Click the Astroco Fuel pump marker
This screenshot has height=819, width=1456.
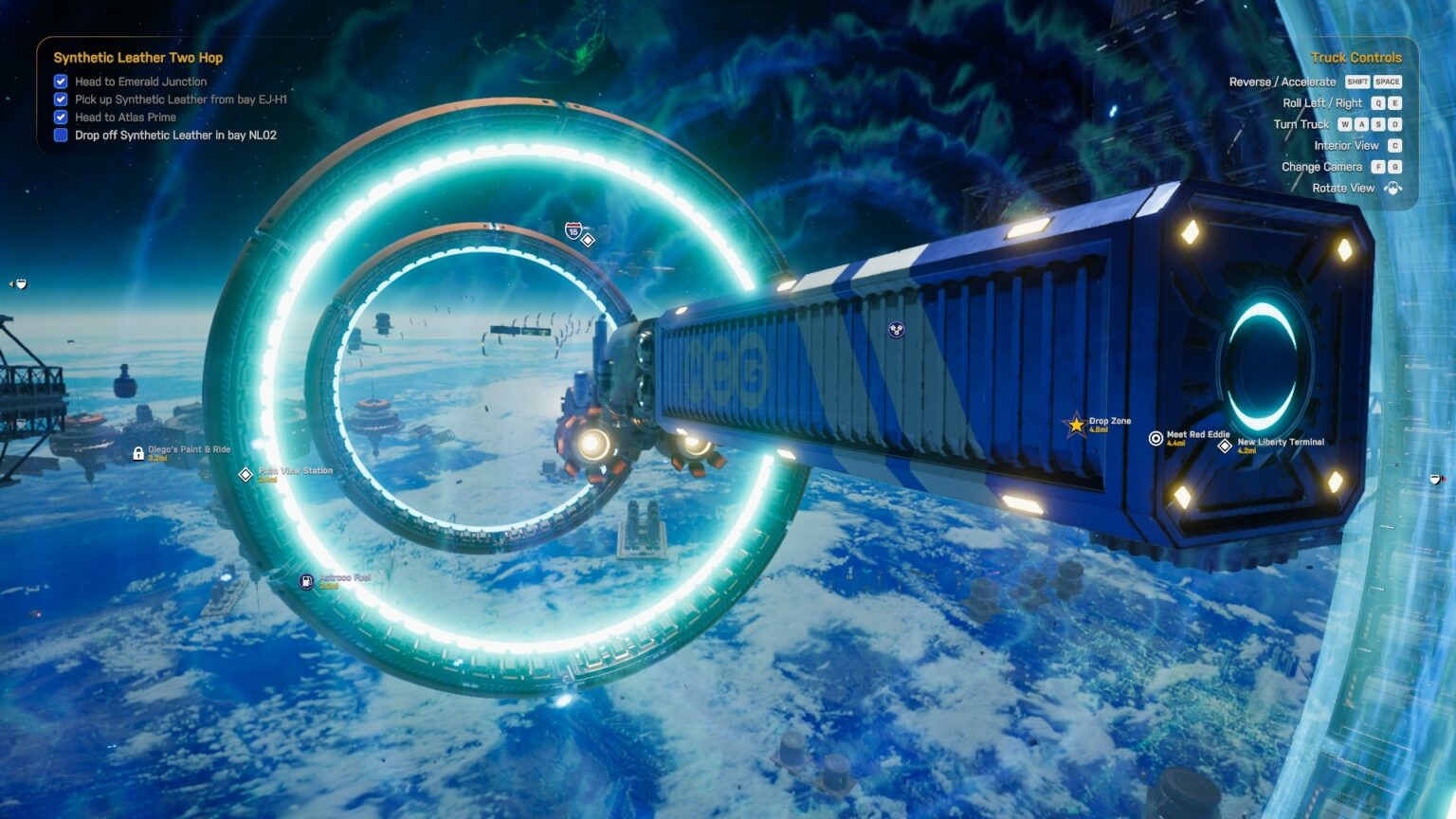[x=306, y=582]
